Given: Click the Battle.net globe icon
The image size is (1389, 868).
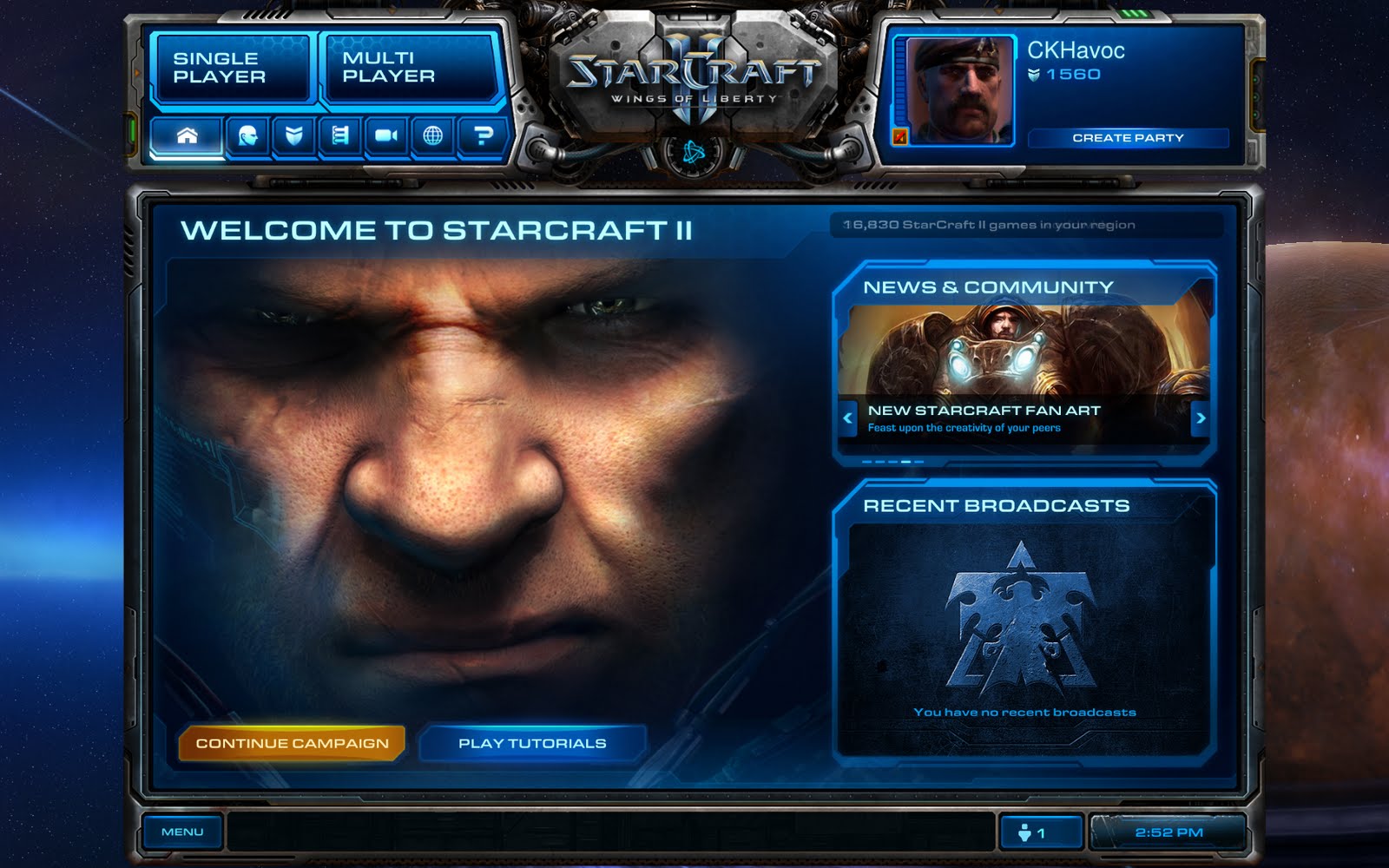Looking at the screenshot, I should click(x=432, y=136).
